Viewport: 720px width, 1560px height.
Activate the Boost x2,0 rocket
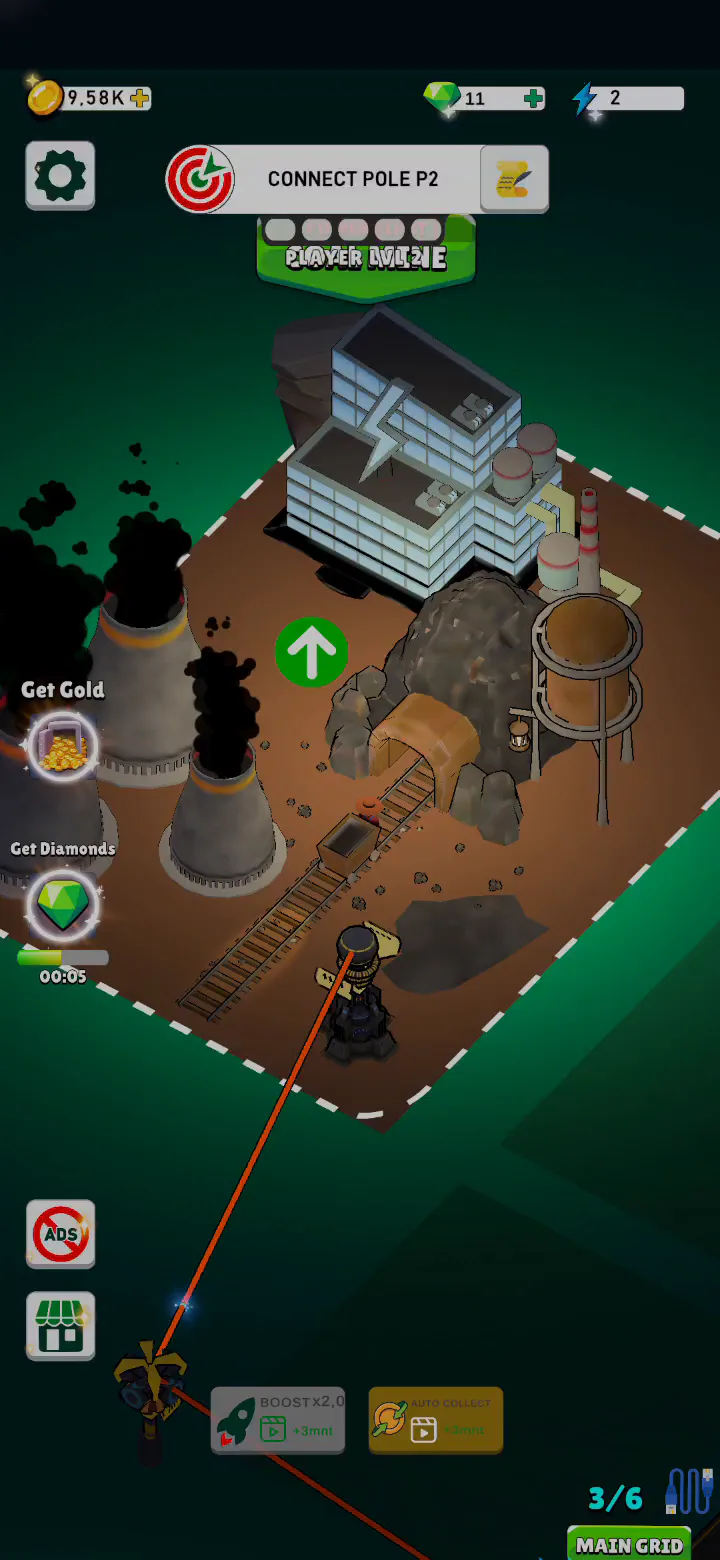coord(278,1420)
